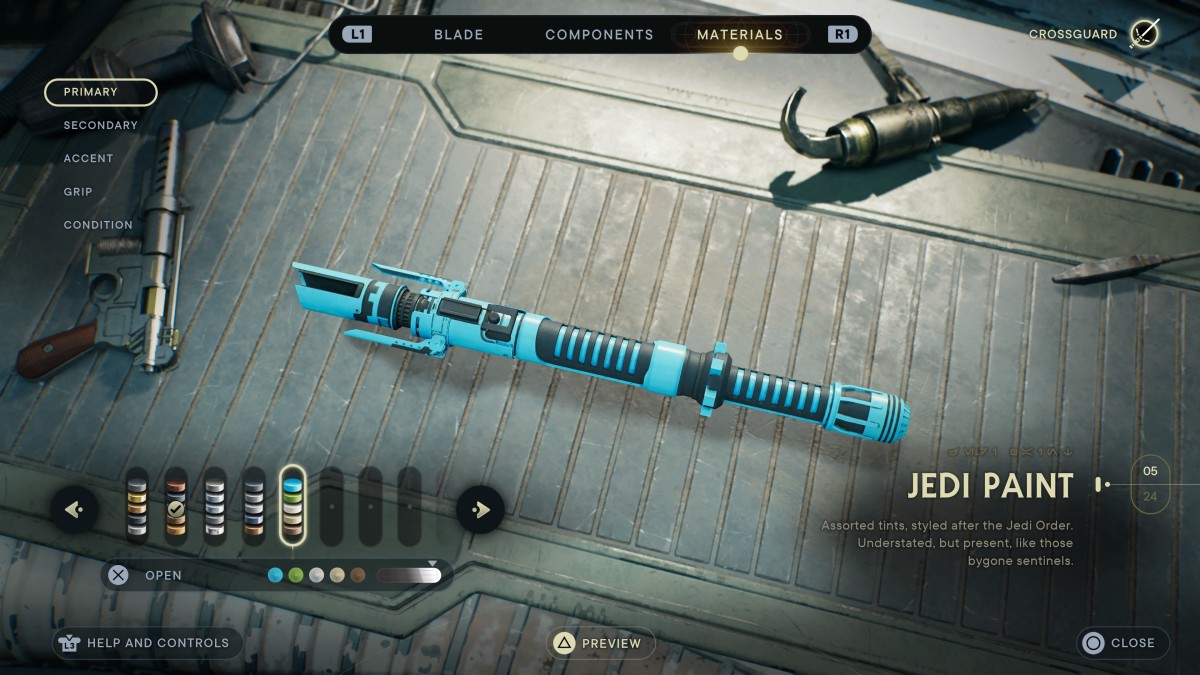Close the lightsaber customization screen

point(1120,643)
